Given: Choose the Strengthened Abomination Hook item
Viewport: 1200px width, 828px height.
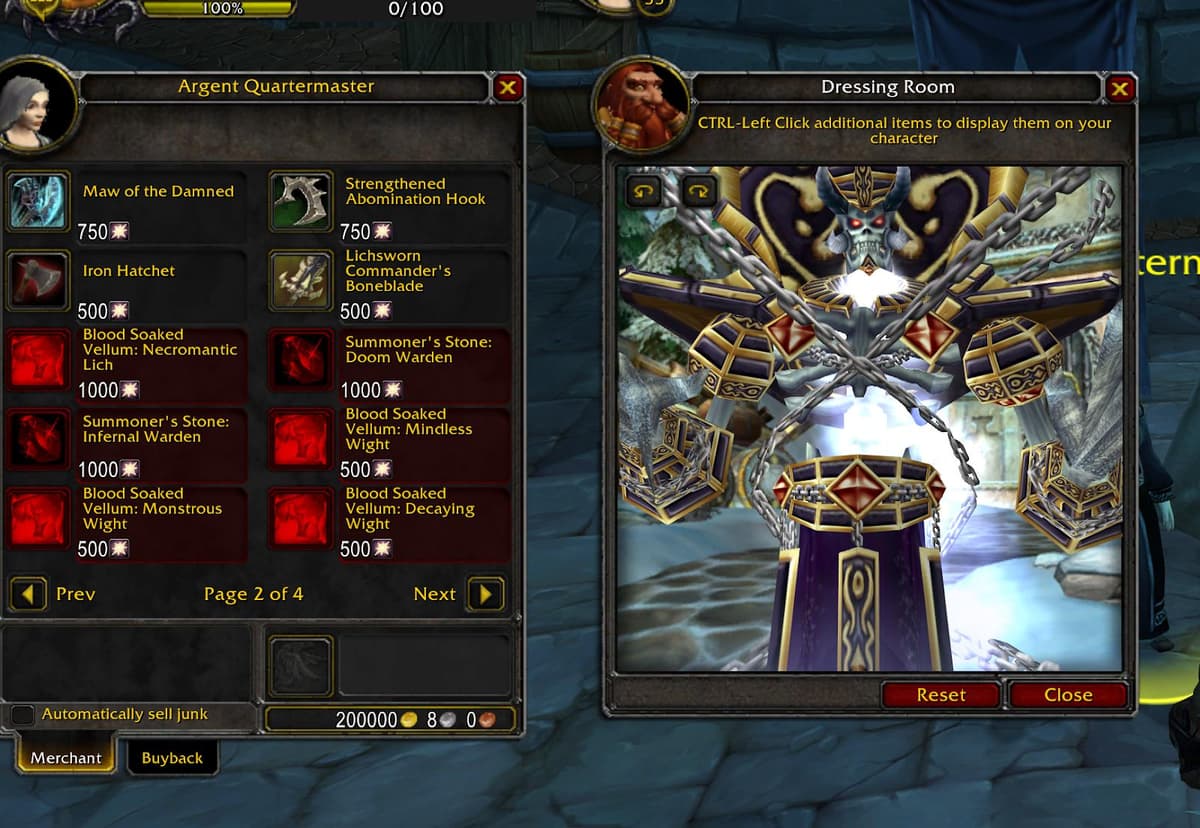Looking at the screenshot, I should 302,201.
